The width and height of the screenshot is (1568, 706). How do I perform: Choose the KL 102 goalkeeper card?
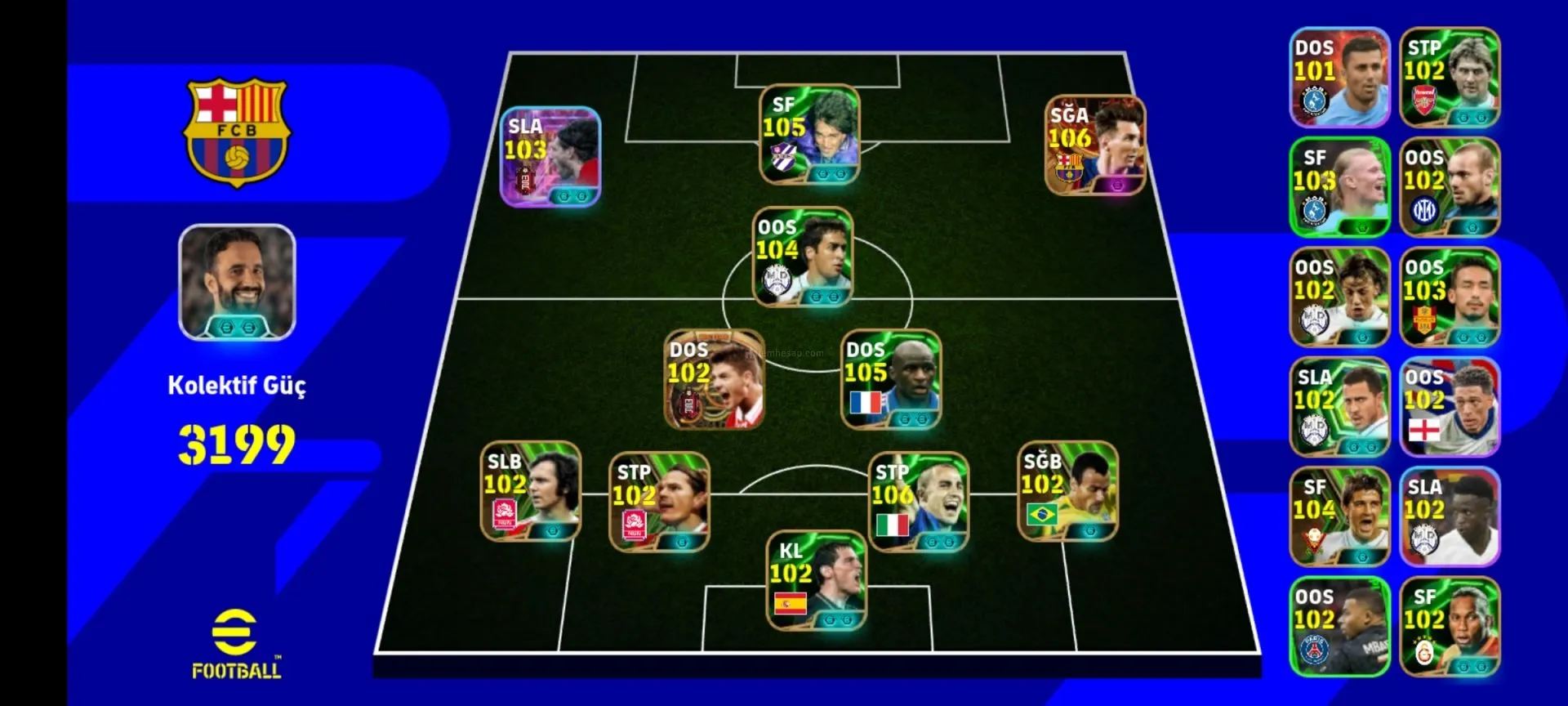[x=816, y=580]
